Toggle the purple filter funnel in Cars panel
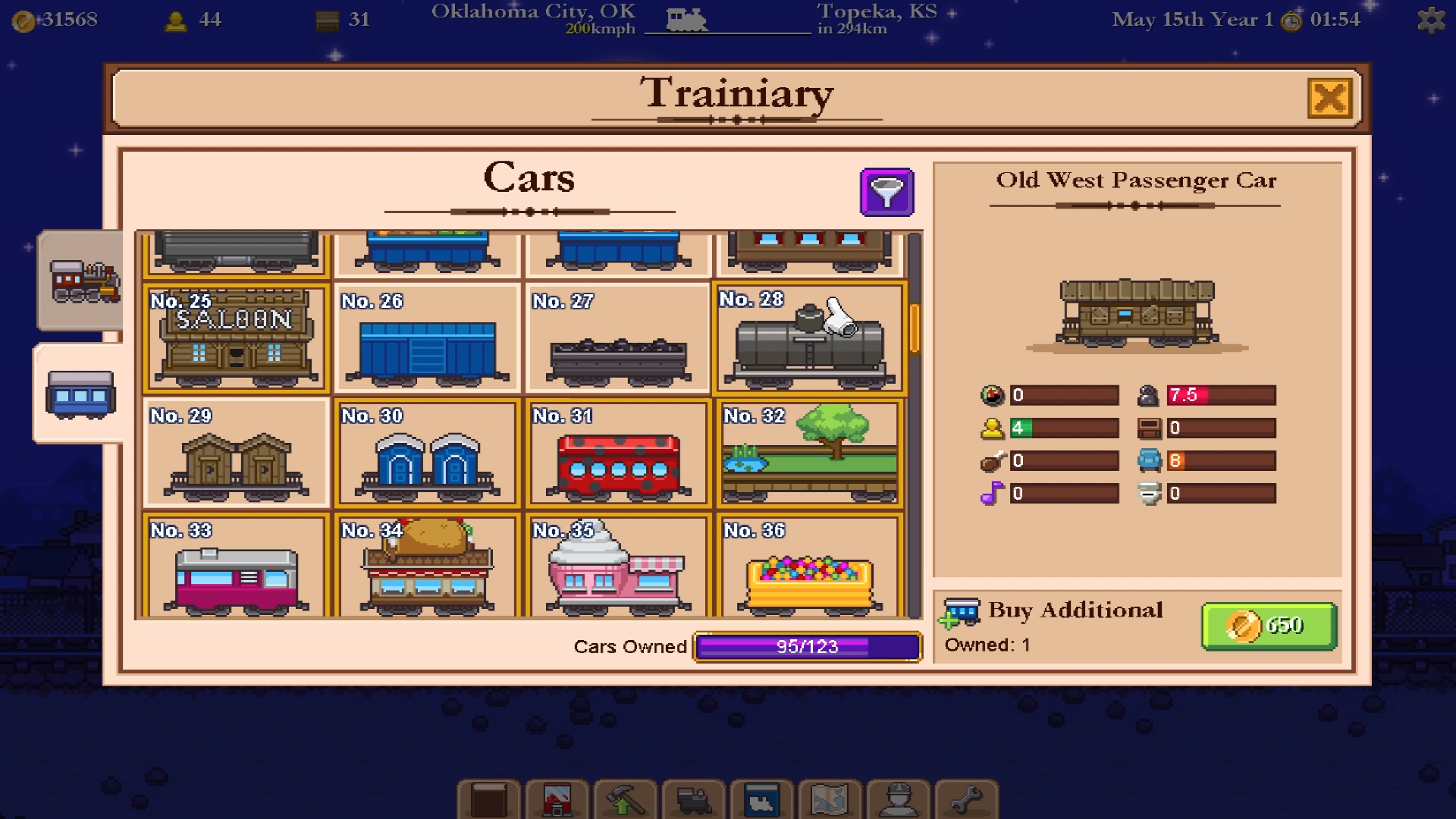The image size is (1456, 819). [x=886, y=192]
